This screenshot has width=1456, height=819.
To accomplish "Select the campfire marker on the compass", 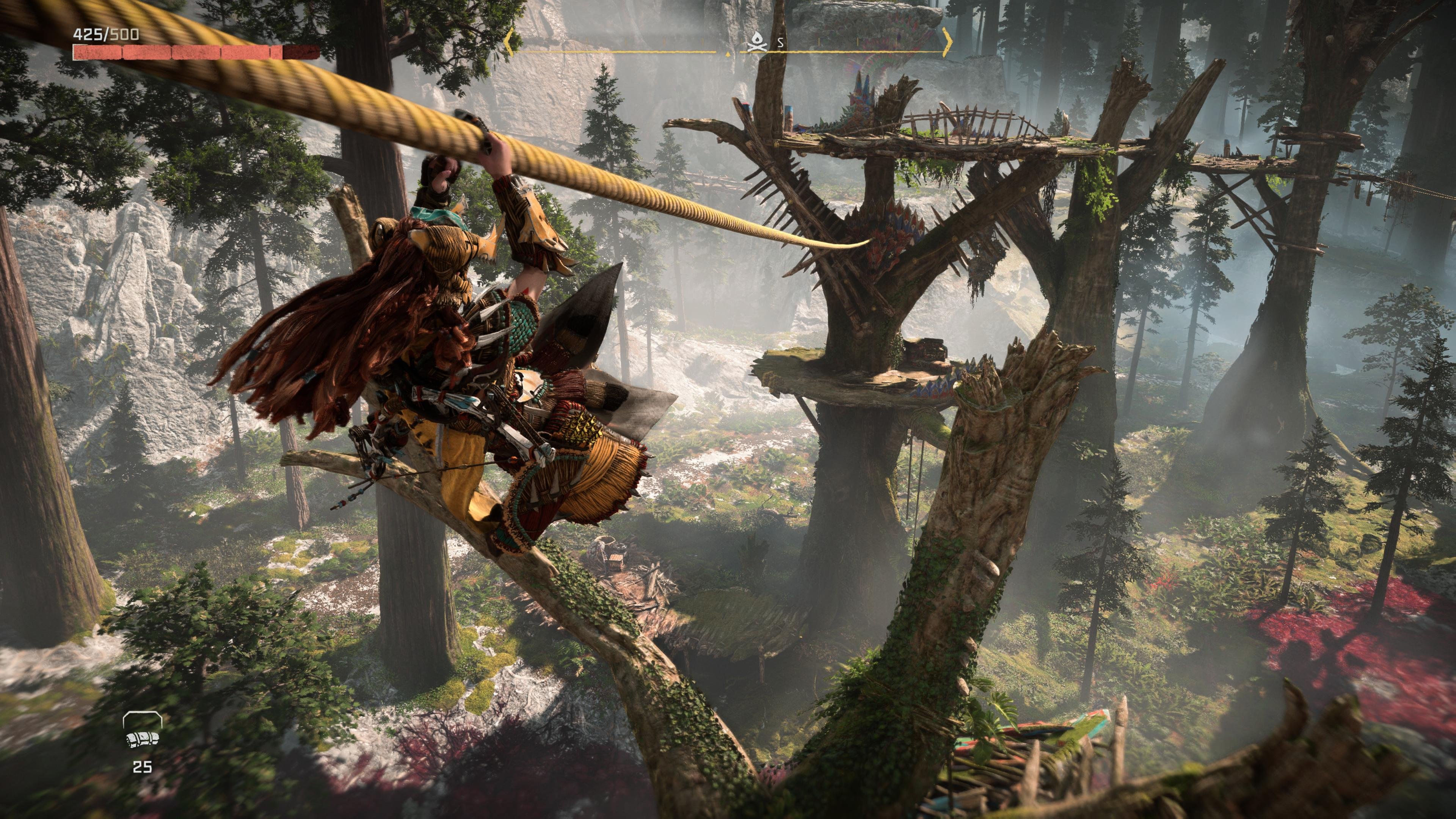I will point(756,41).
